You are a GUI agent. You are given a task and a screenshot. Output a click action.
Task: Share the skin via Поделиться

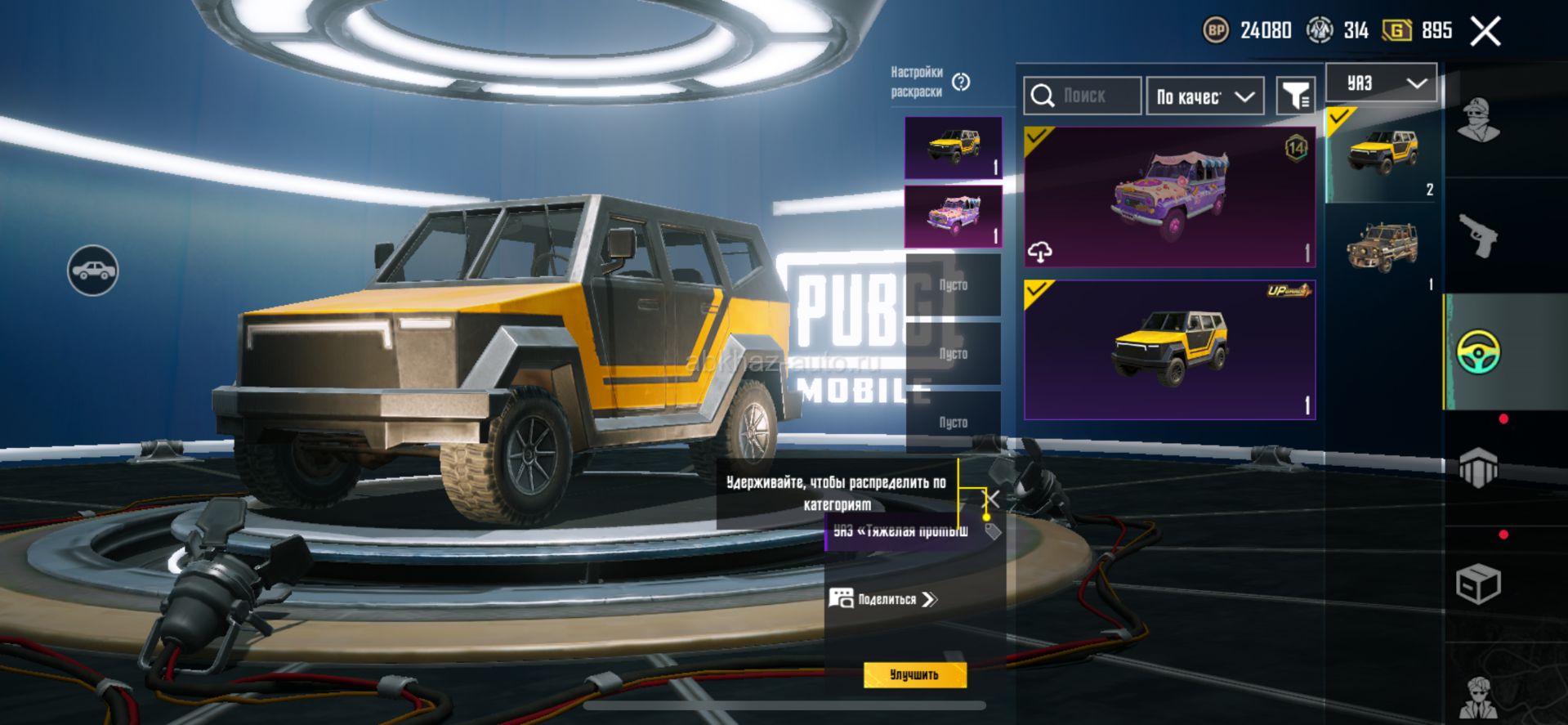pyautogui.click(x=884, y=599)
